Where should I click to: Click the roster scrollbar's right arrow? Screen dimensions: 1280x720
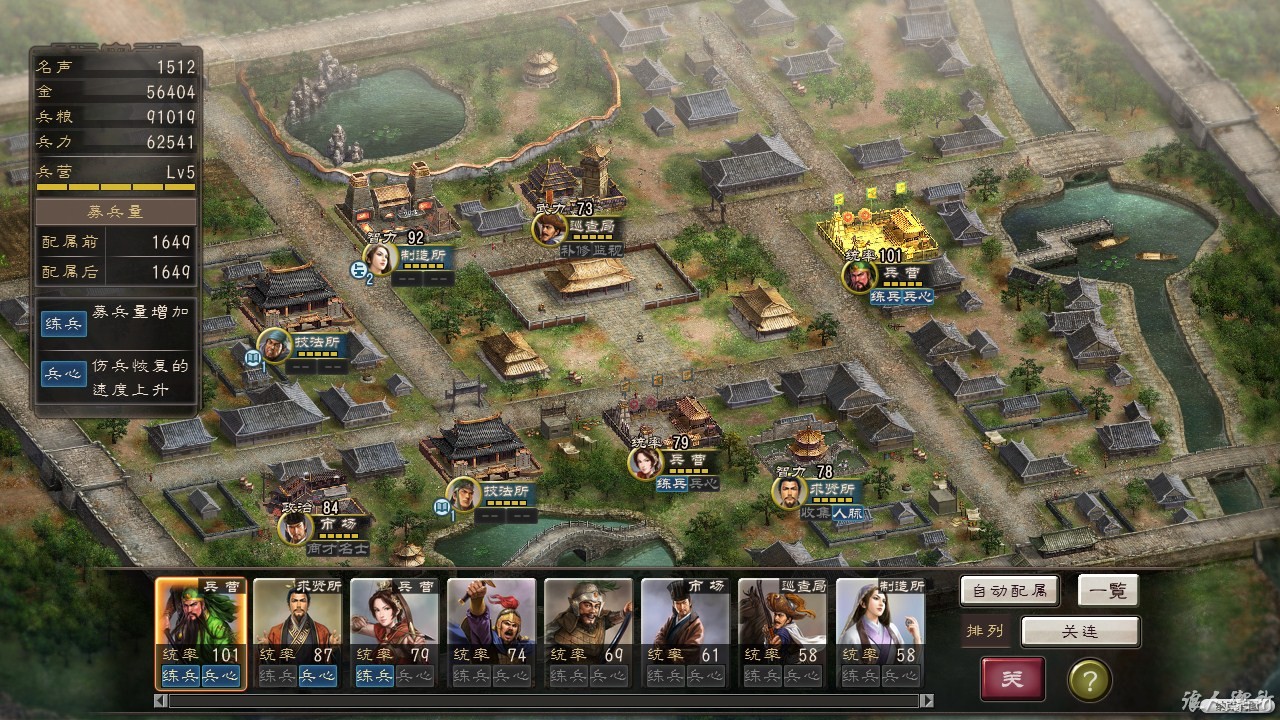tap(926, 701)
